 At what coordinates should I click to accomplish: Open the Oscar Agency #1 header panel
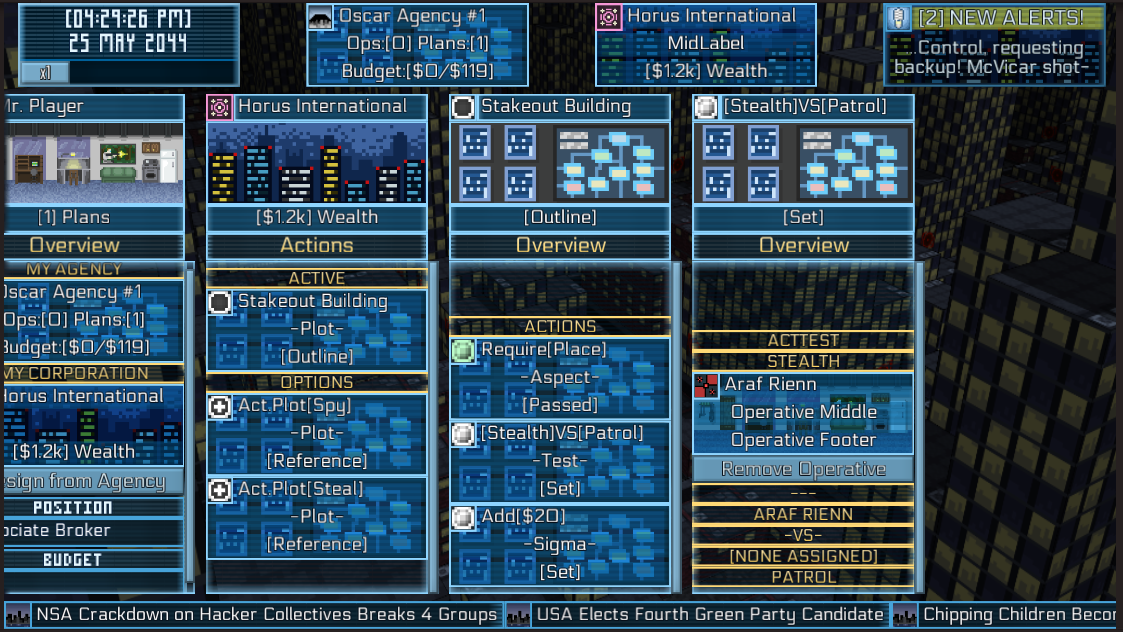[x=417, y=44]
